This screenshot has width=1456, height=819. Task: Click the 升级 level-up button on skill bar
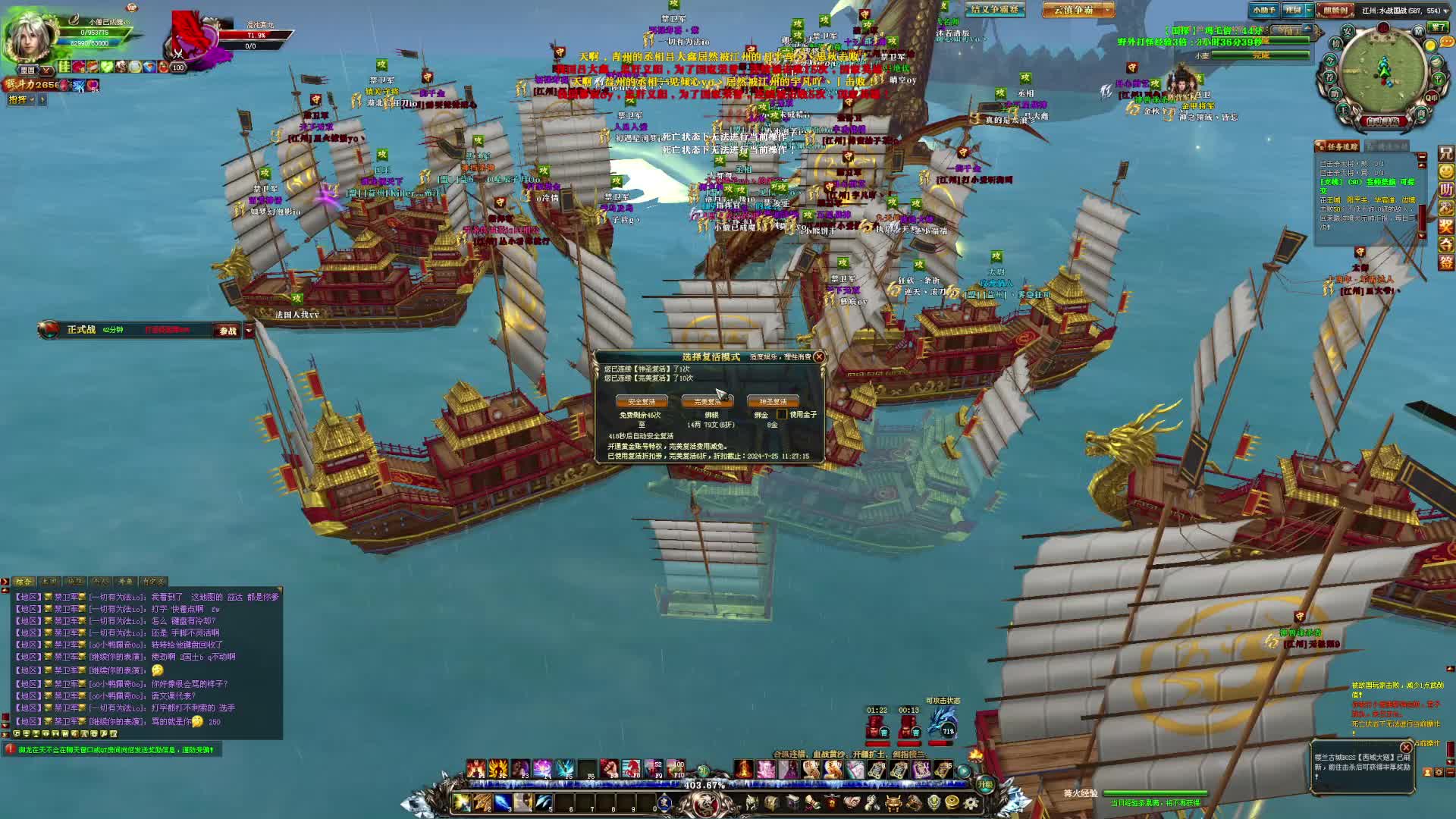point(984,785)
